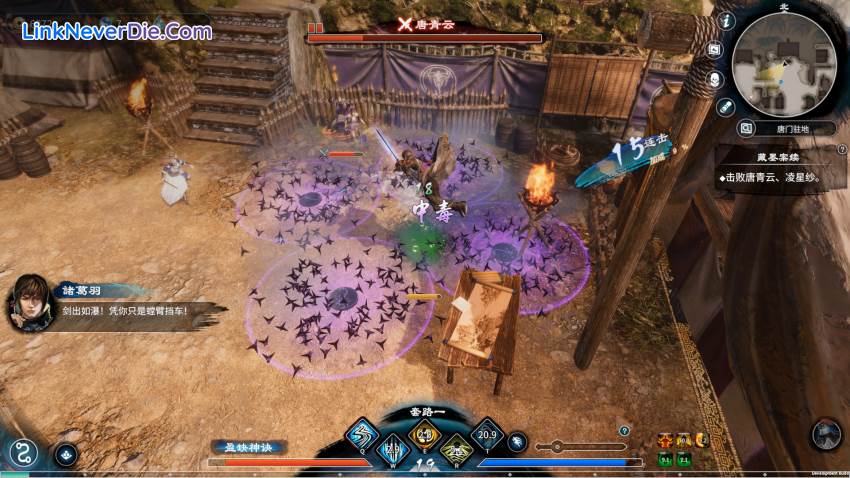
Task: Use the E skill diamond icon
Action: pos(424,434)
